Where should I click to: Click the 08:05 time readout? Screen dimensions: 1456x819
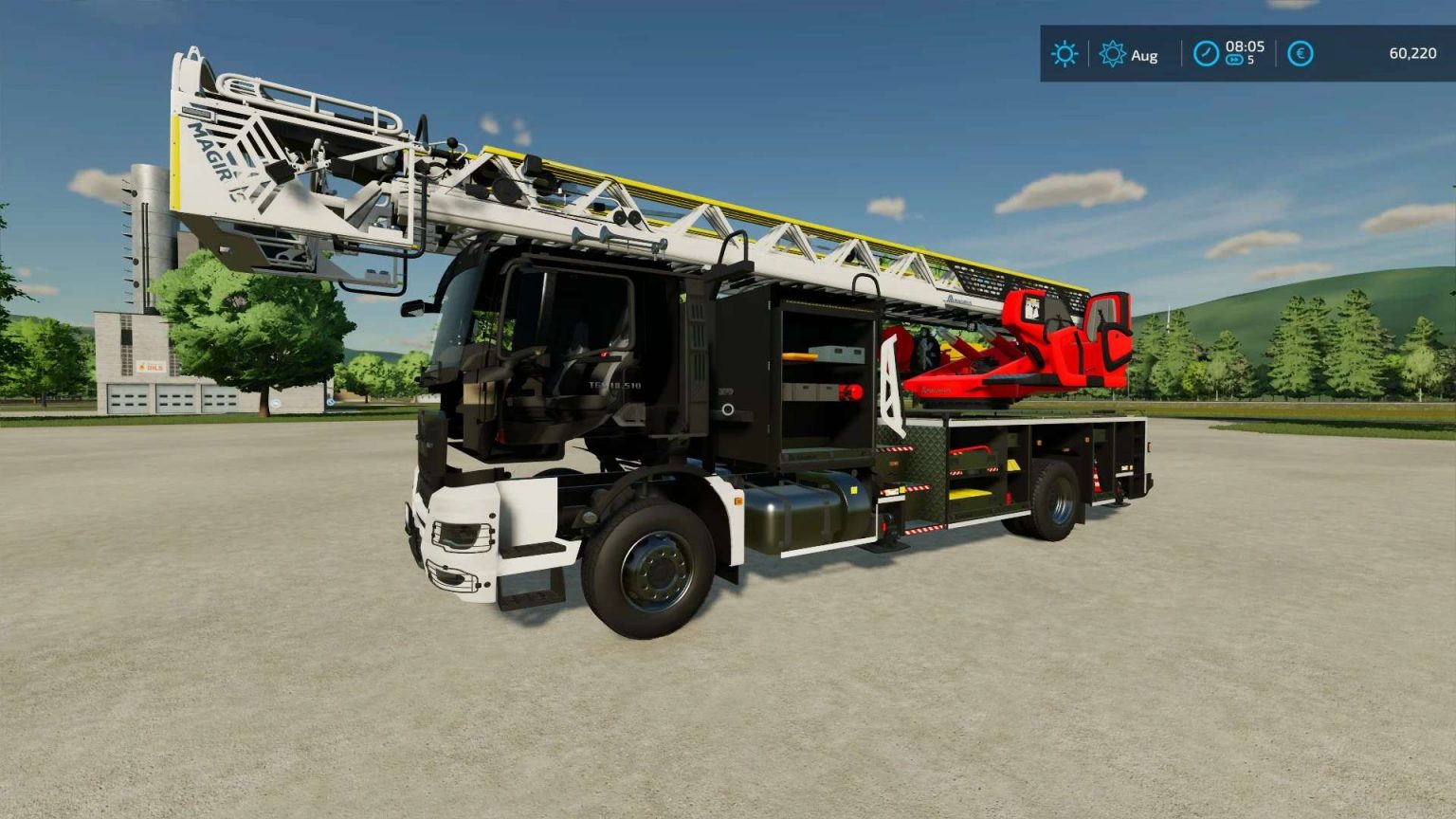pyautogui.click(x=1245, y=48)
